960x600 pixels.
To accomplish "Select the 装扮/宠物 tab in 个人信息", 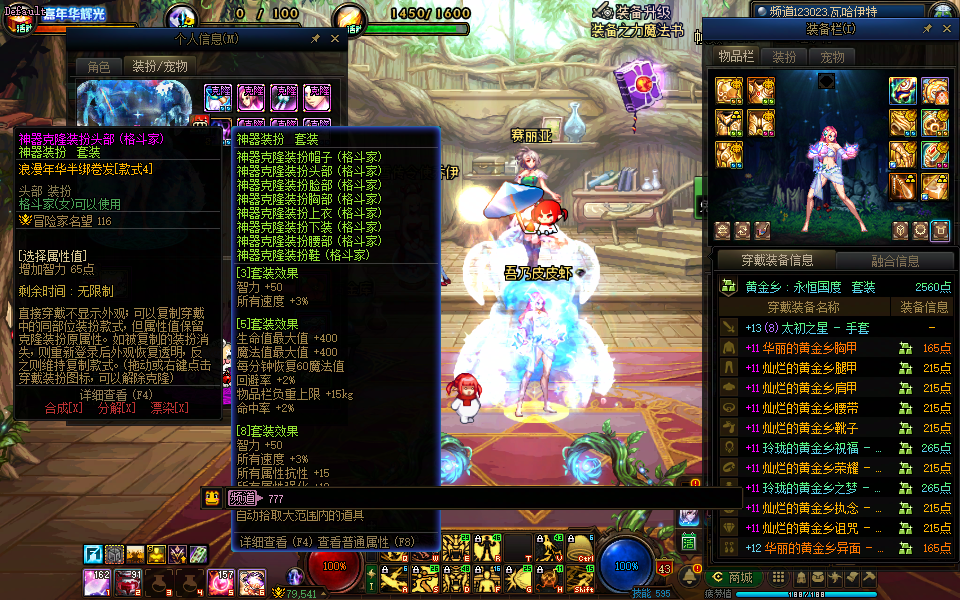I will (x=160, y=66).
